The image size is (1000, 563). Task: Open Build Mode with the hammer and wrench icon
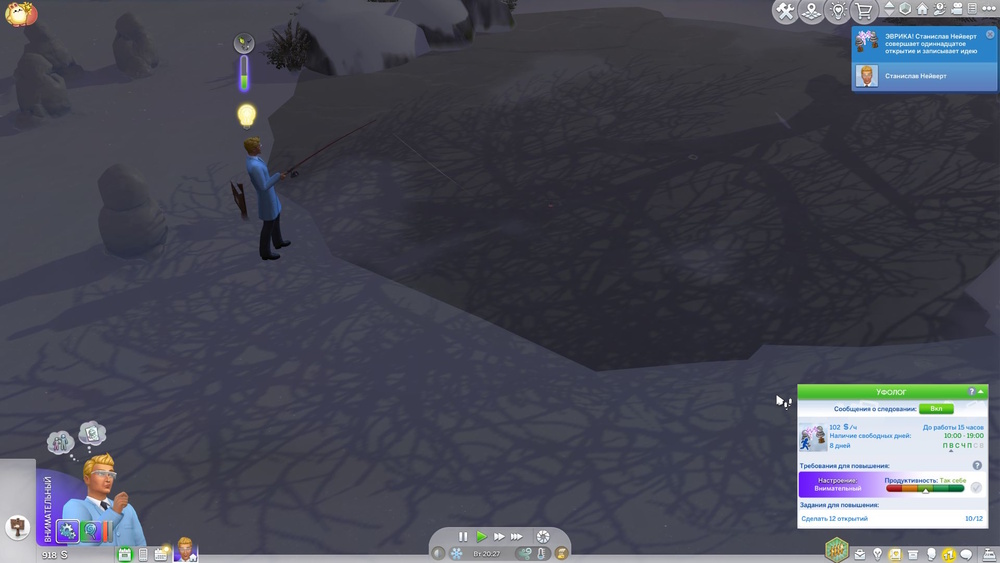coord(785,11)
